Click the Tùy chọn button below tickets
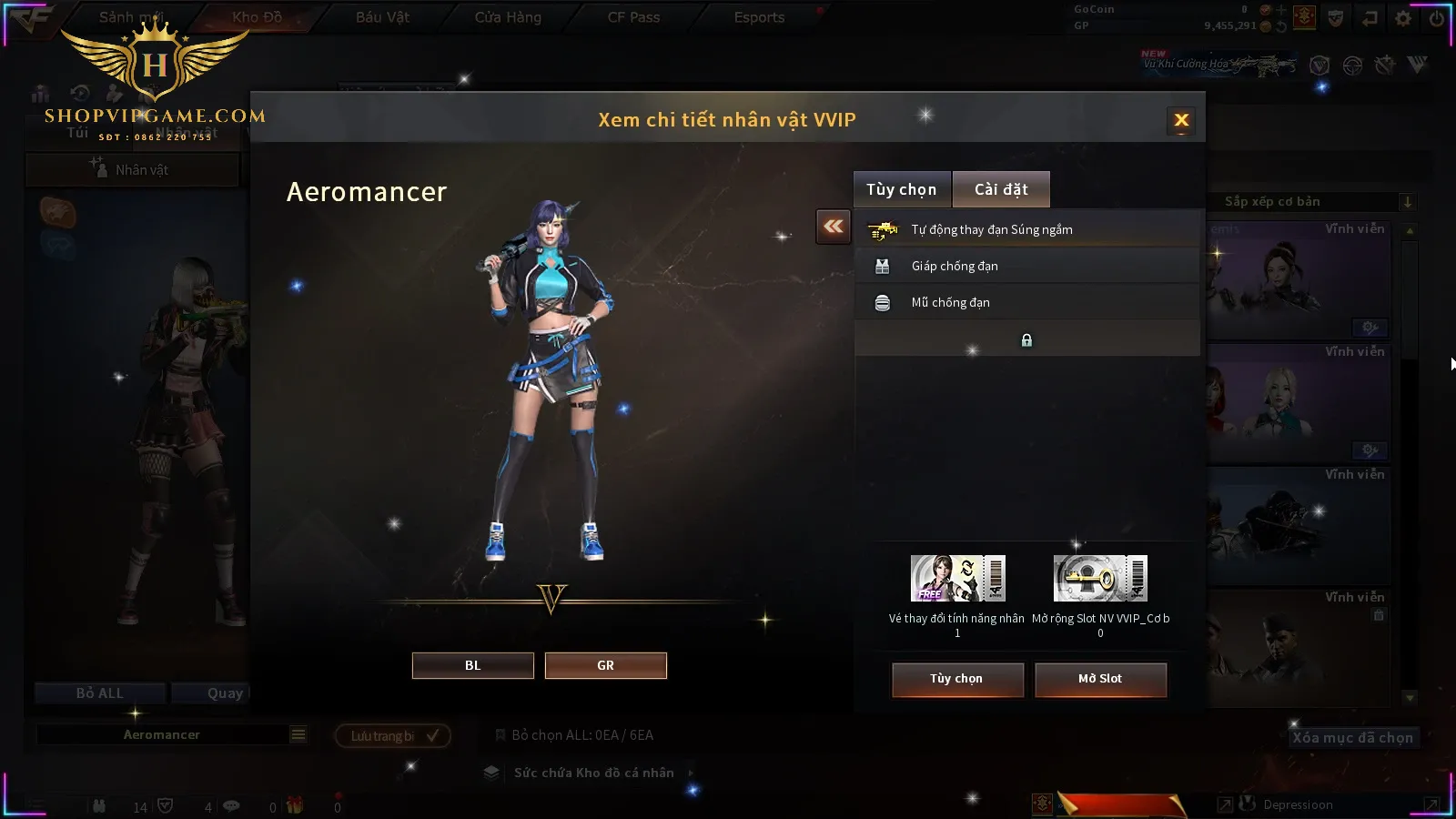The image size is (1456, 819). 956,679
